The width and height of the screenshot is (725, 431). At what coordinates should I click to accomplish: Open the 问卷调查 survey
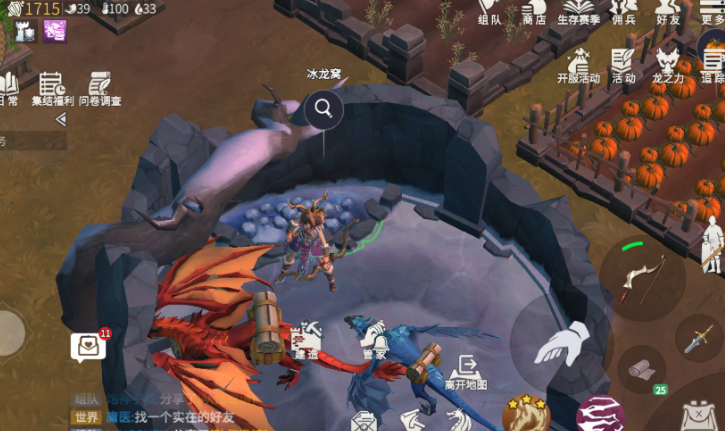click(x=100, y=88)
